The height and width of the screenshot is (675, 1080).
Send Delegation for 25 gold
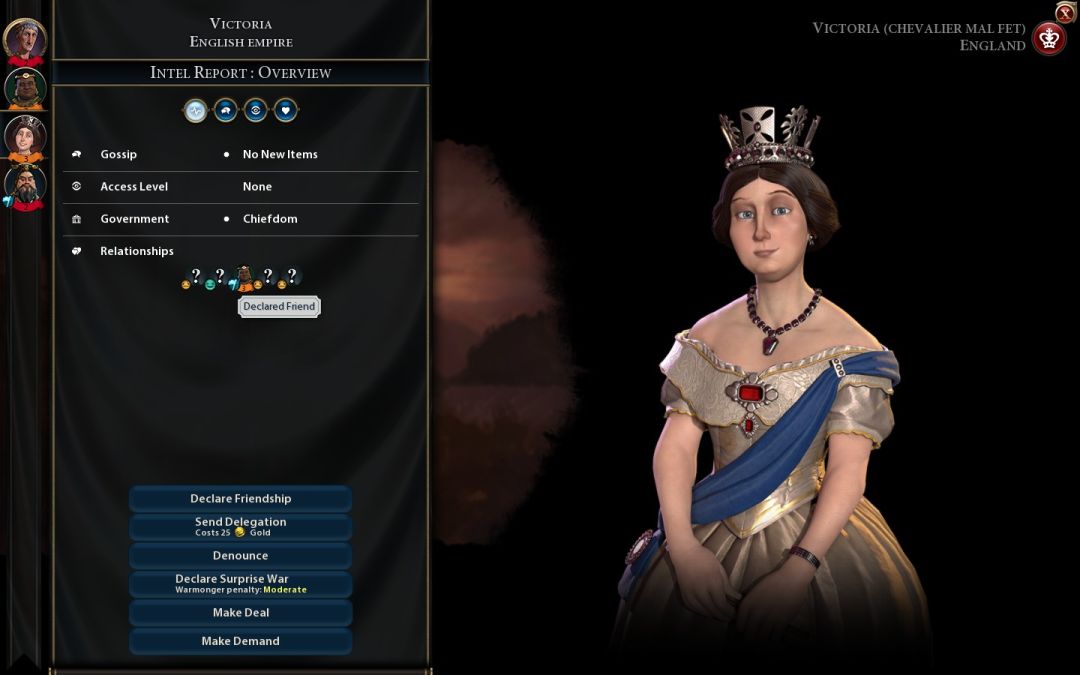(x=240, y=527)
